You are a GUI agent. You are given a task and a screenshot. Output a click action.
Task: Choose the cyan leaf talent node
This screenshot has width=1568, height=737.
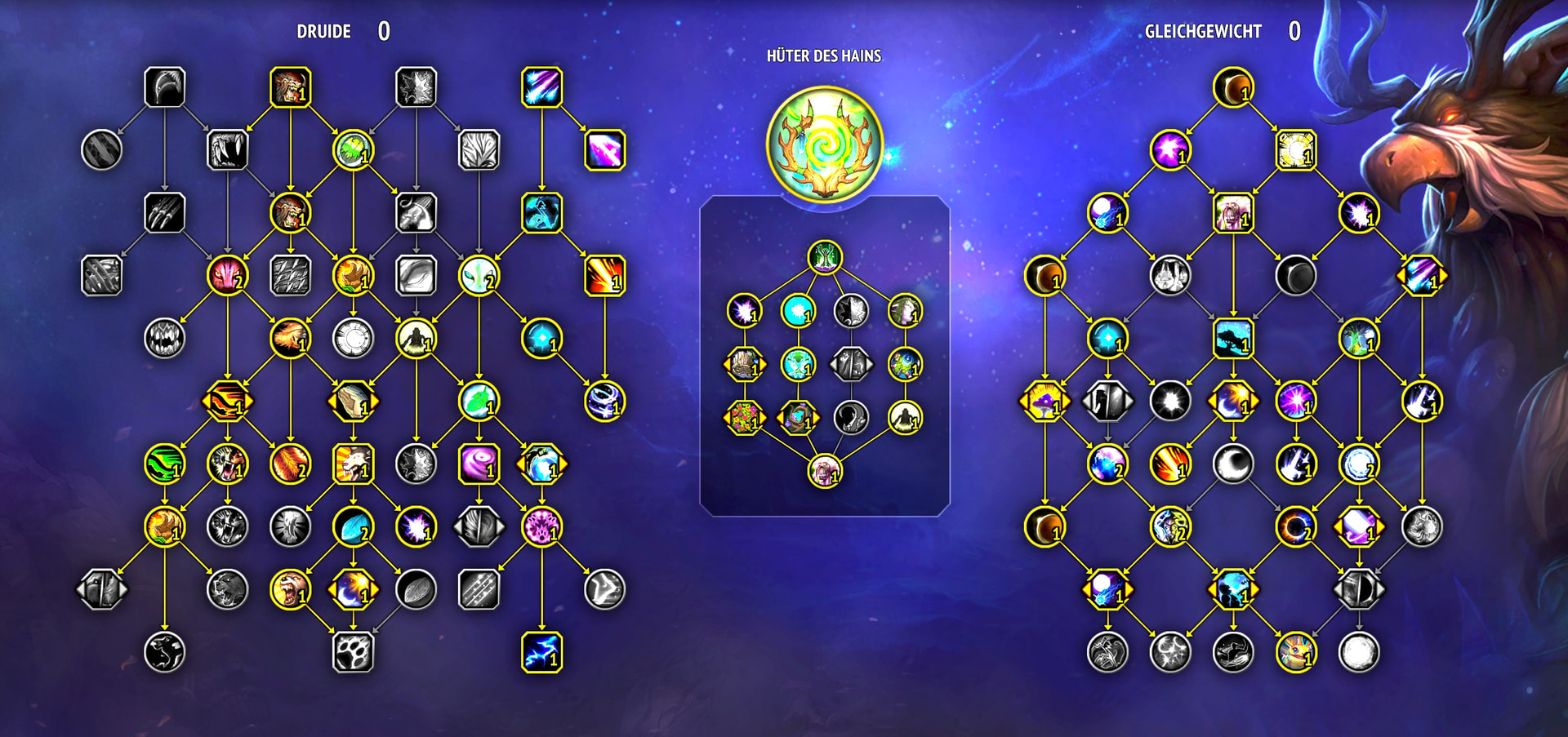tap(353, 526)
